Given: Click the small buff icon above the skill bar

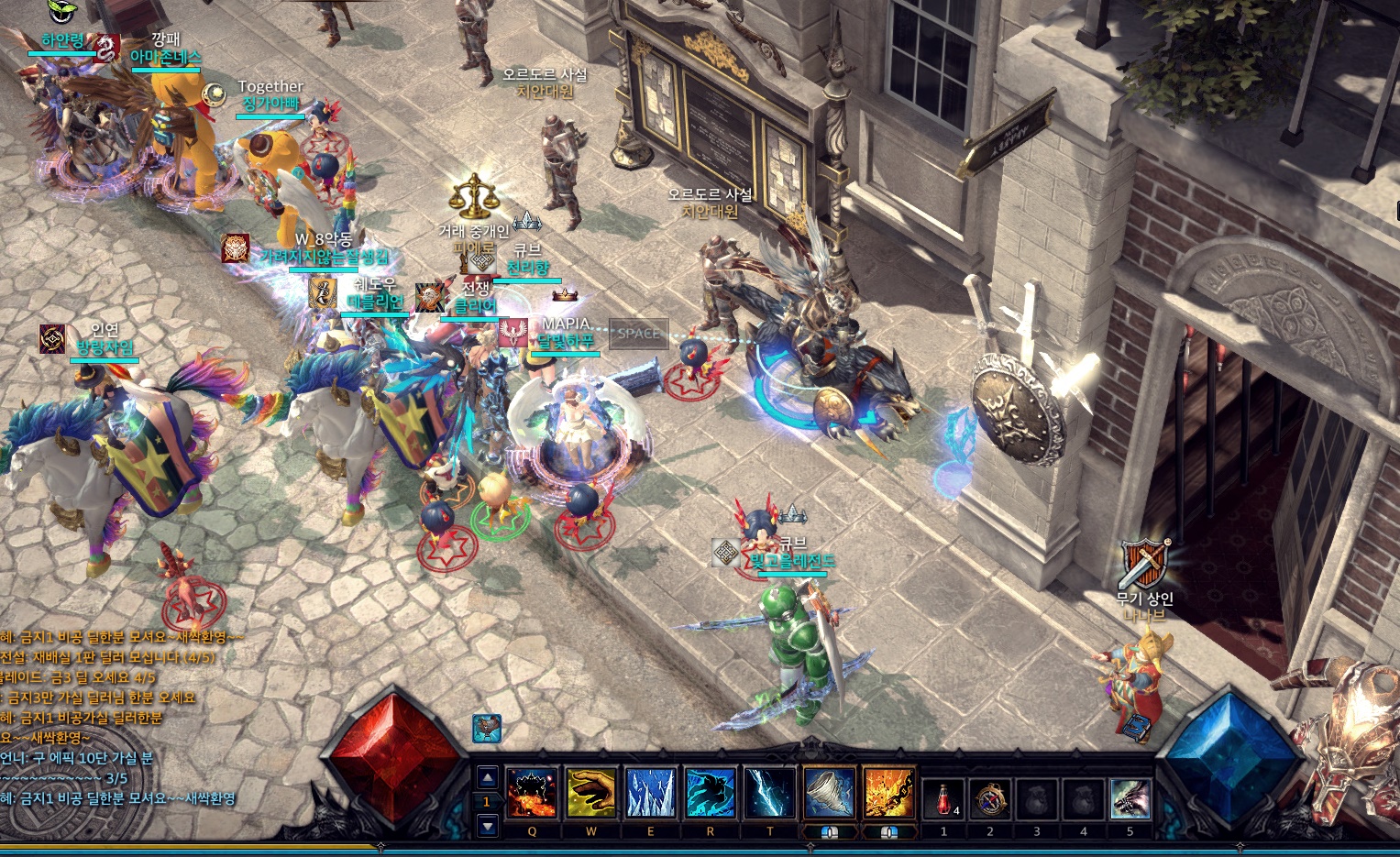Looking at the screenshot, I should pos(487,729).
